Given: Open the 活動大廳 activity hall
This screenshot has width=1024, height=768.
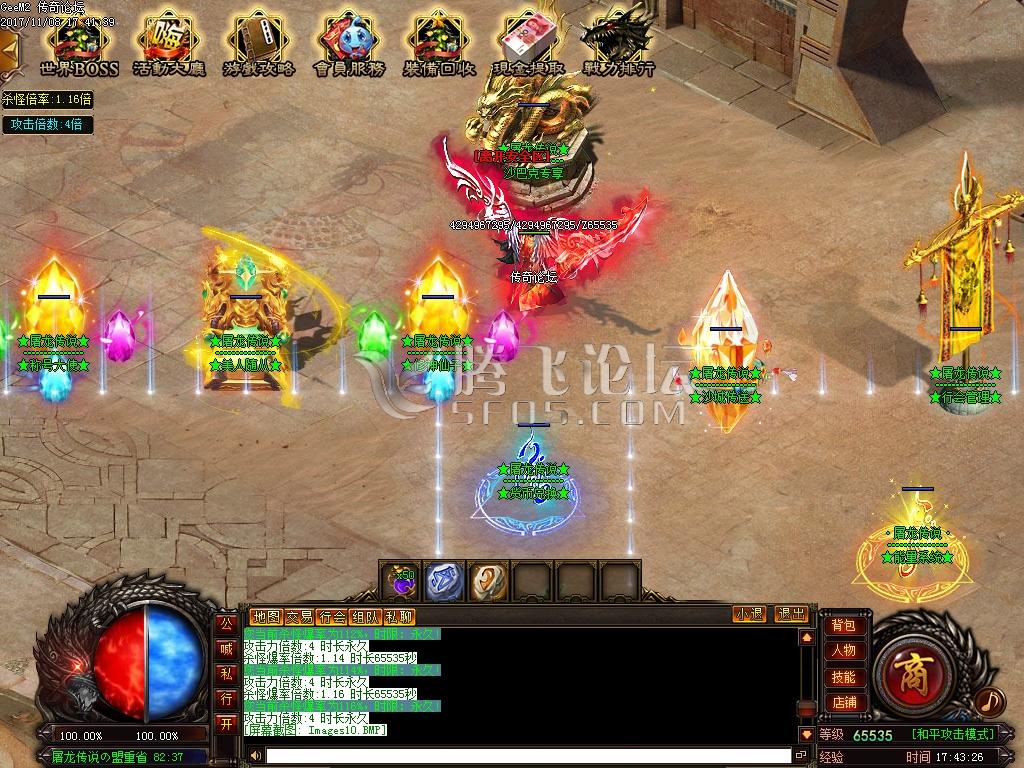Looking at the screenshot, I should pos(169,45).
